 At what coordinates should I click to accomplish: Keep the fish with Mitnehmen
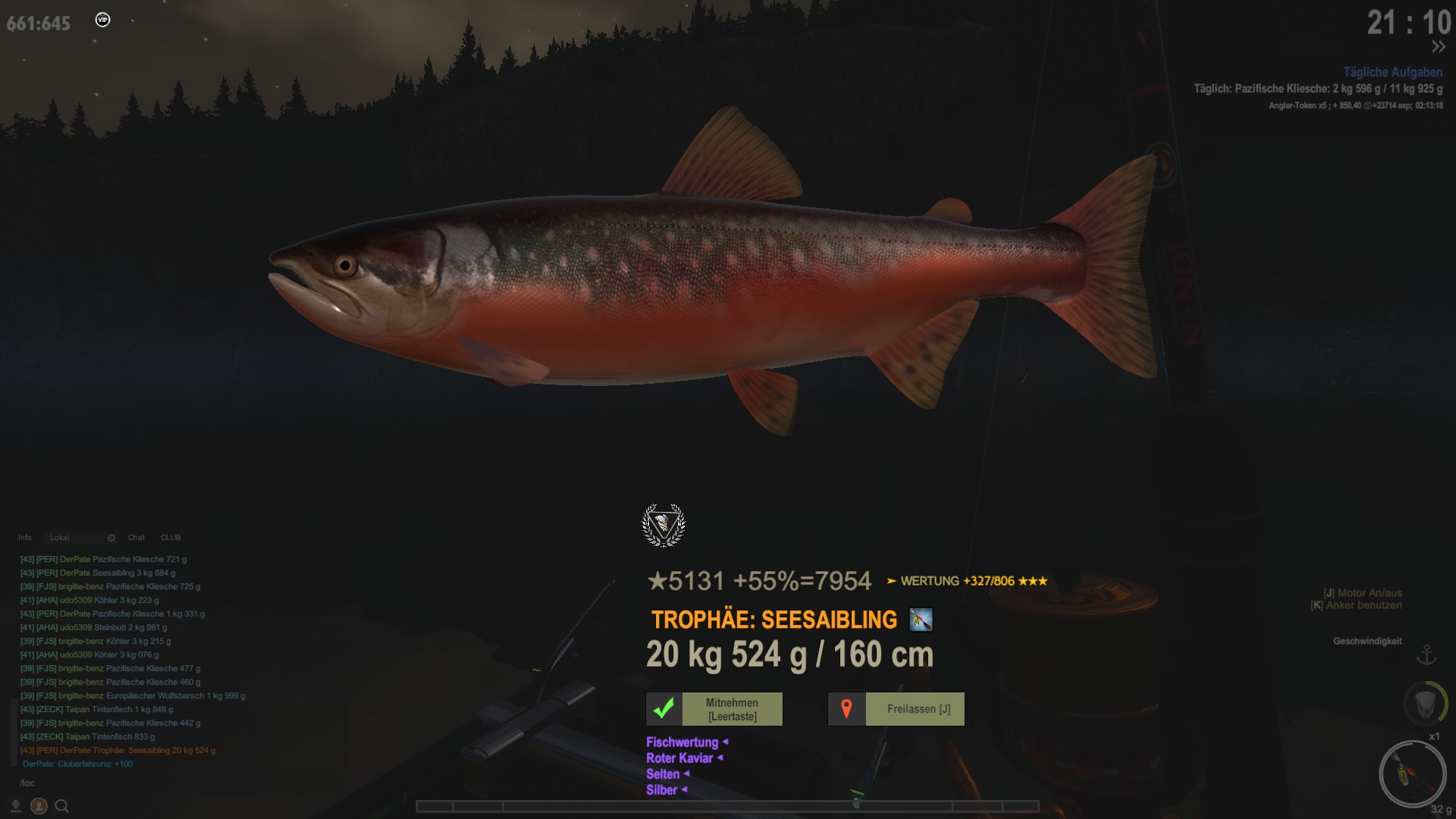coord(714,709)
